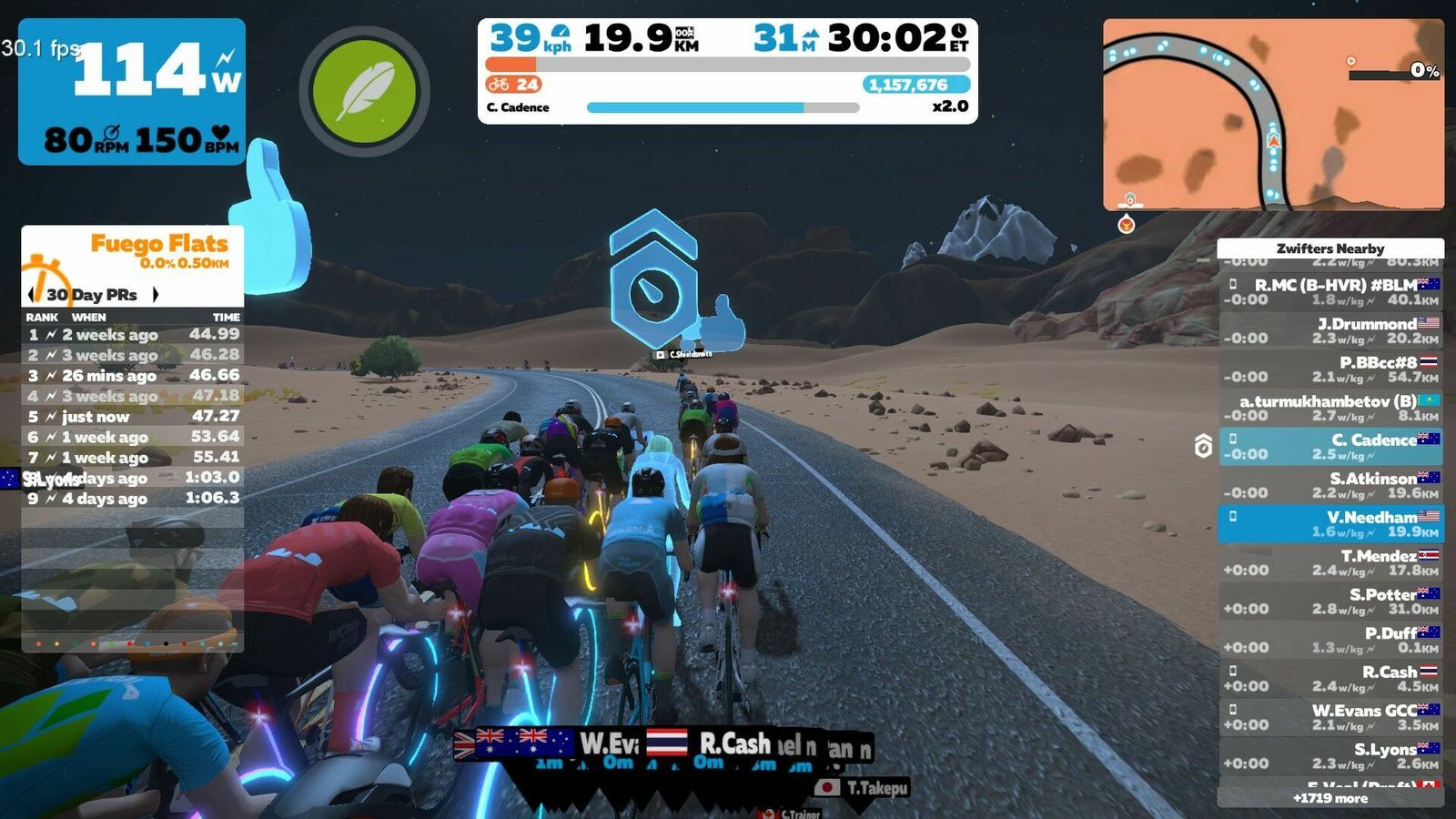Show next Fuego Flats leaderboard view

(x=156, y=294)
